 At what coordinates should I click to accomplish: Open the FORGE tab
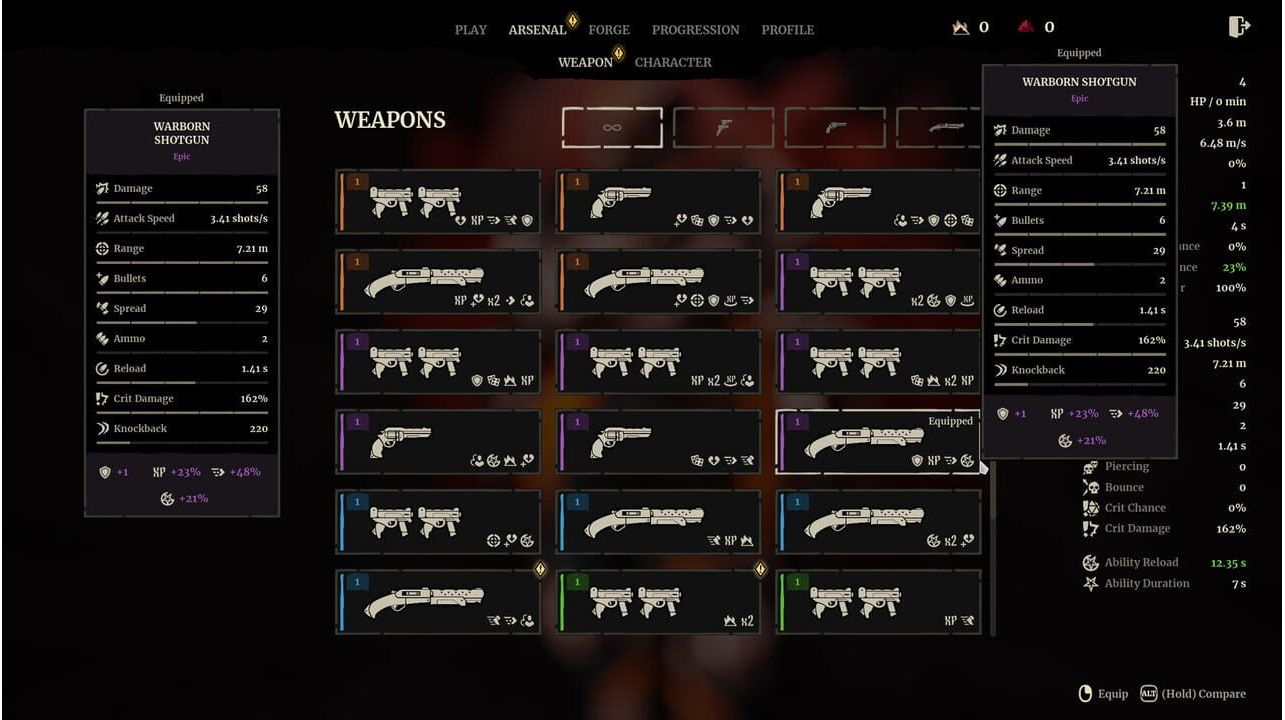tap(609, 30)
